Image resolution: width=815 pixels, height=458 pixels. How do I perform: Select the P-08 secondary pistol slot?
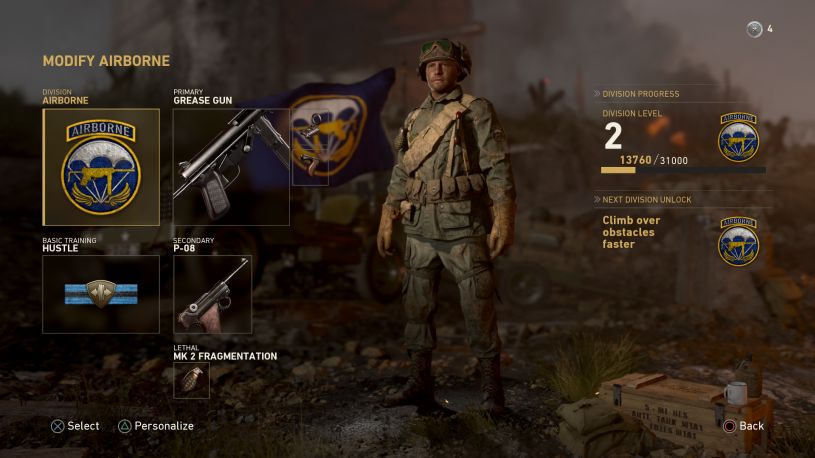[x=212, y=294]
